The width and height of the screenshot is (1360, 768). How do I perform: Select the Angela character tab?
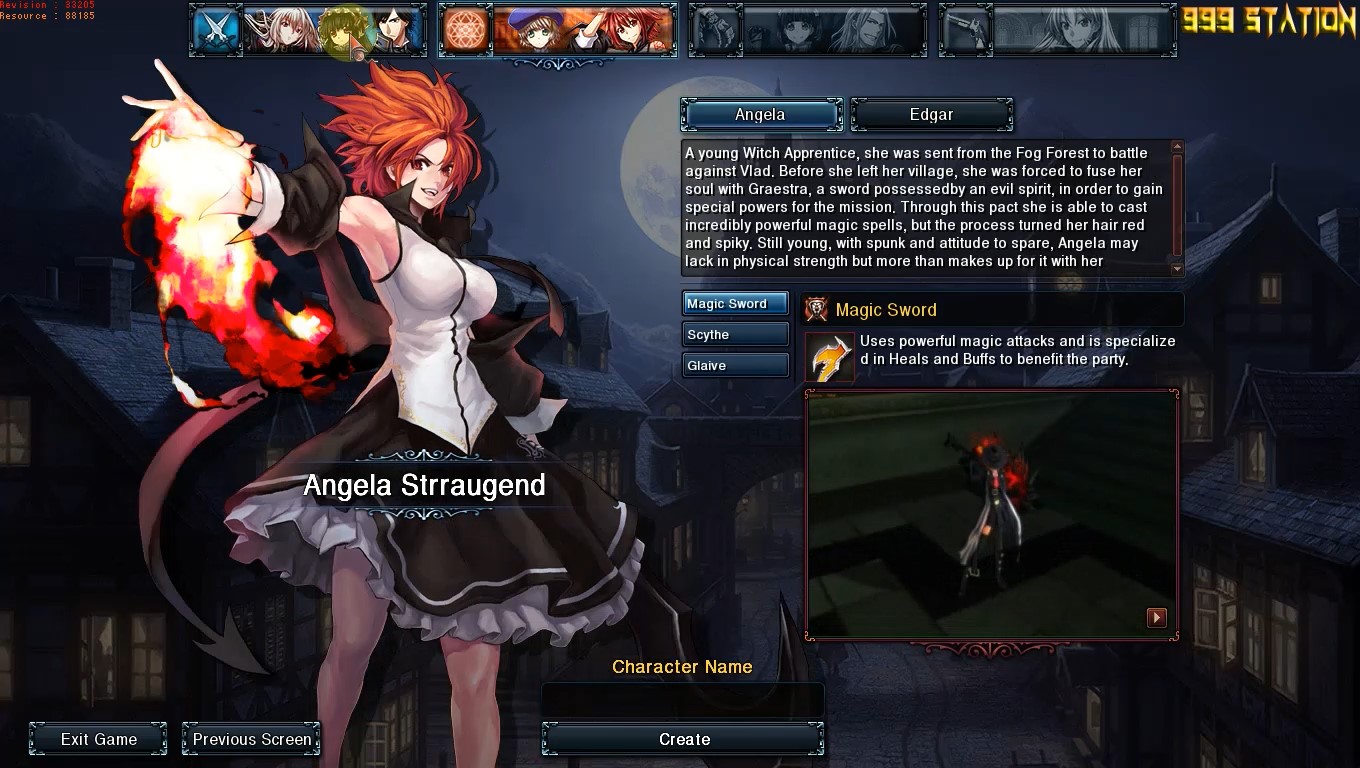(x=761, y=115)
